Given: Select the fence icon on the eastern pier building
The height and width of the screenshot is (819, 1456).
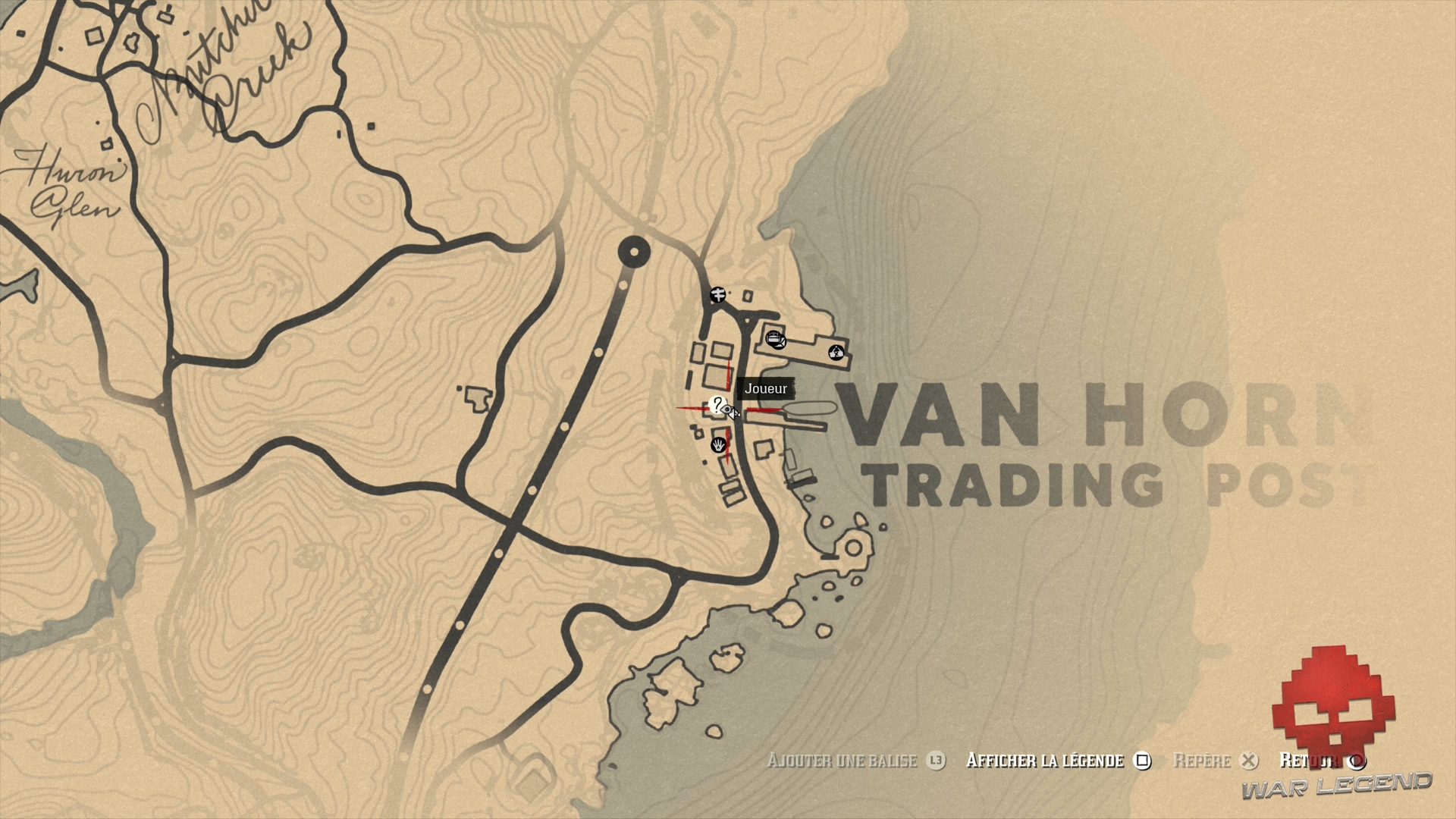Looking at the screenshot, I should (x=836, y=352).
